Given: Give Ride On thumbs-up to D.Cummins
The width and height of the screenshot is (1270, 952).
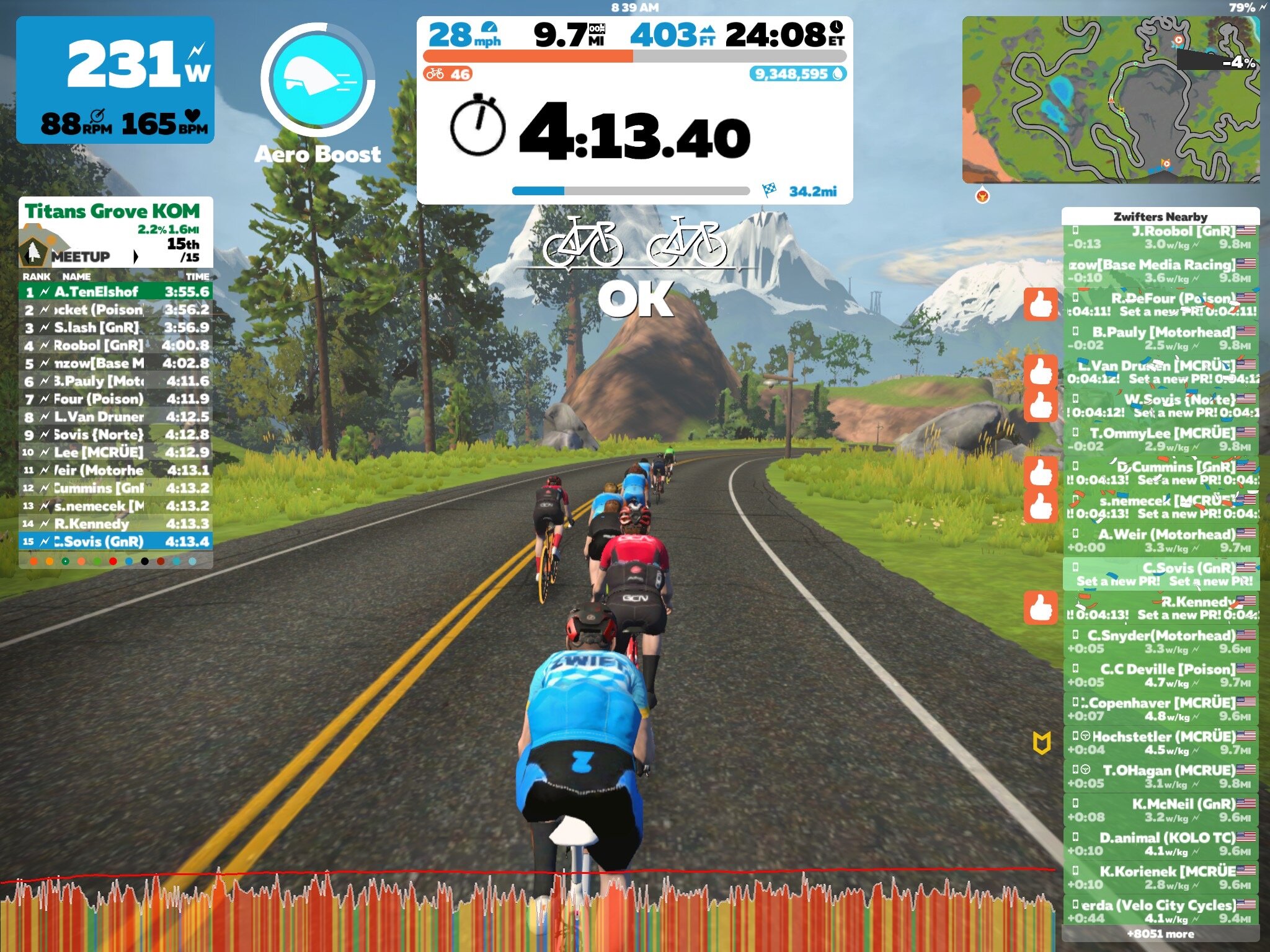Looking at the screenshot, I should [x=1041, y=473].
